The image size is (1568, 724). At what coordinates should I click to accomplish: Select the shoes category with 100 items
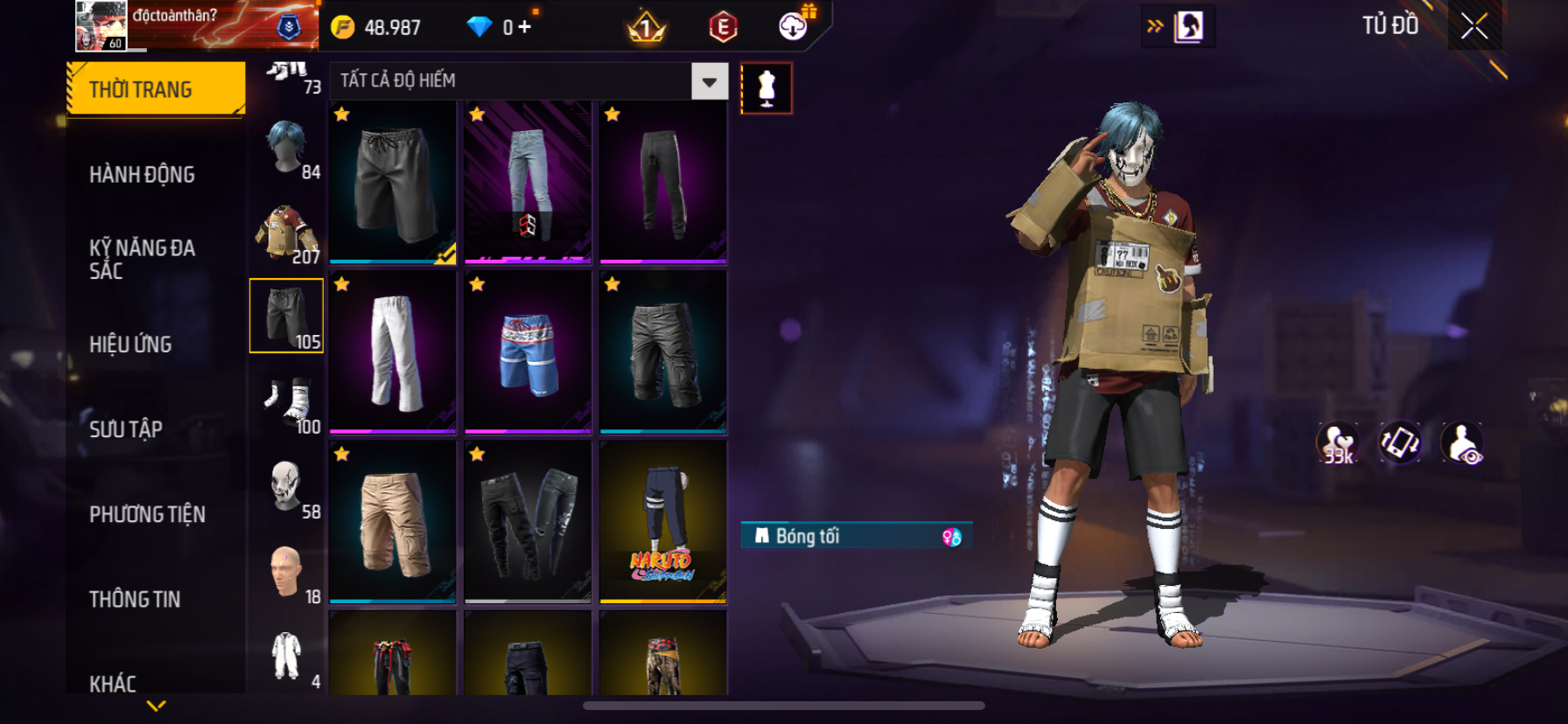click(287, 403)
